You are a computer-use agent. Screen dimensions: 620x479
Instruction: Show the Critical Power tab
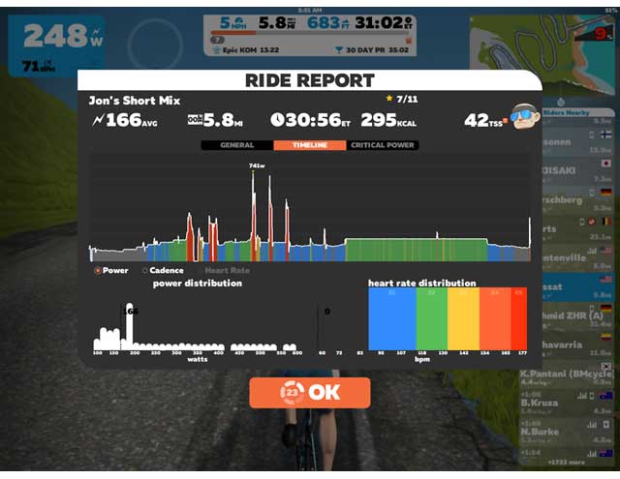pyautogui.click(x=383, y=145)
